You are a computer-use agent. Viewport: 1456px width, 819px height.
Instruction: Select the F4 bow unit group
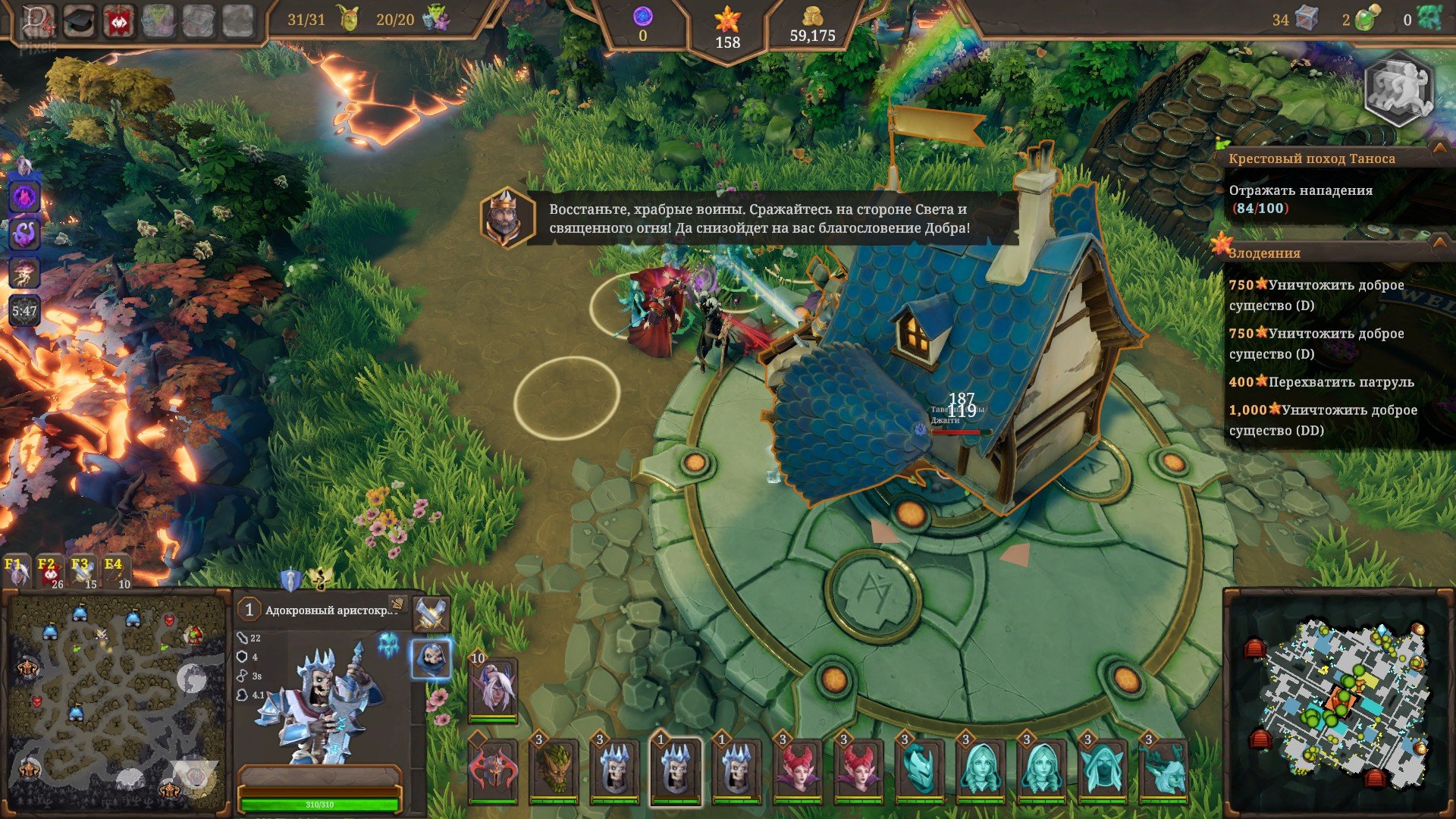click(115, 573)
